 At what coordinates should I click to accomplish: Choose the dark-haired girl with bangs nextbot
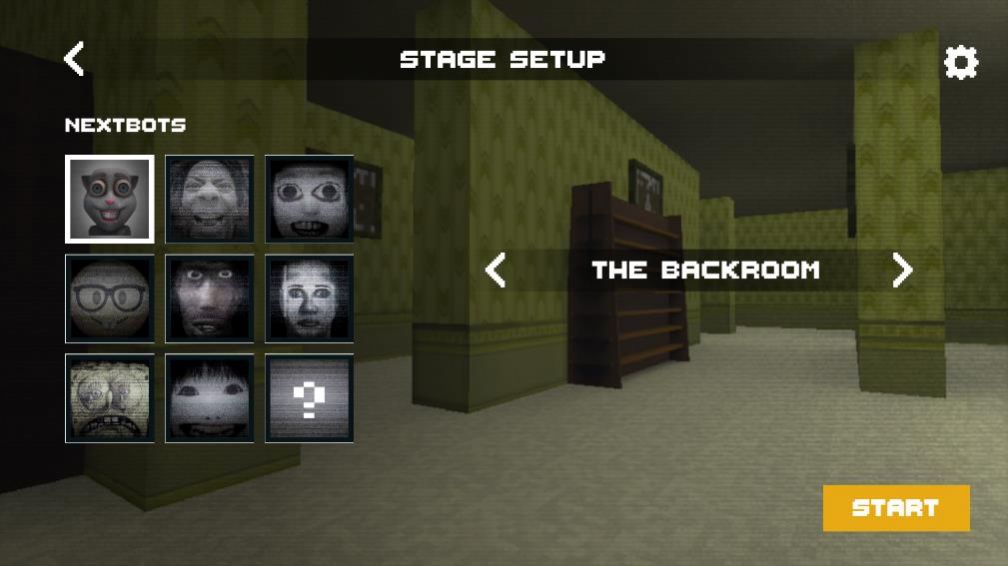(210, 398)
